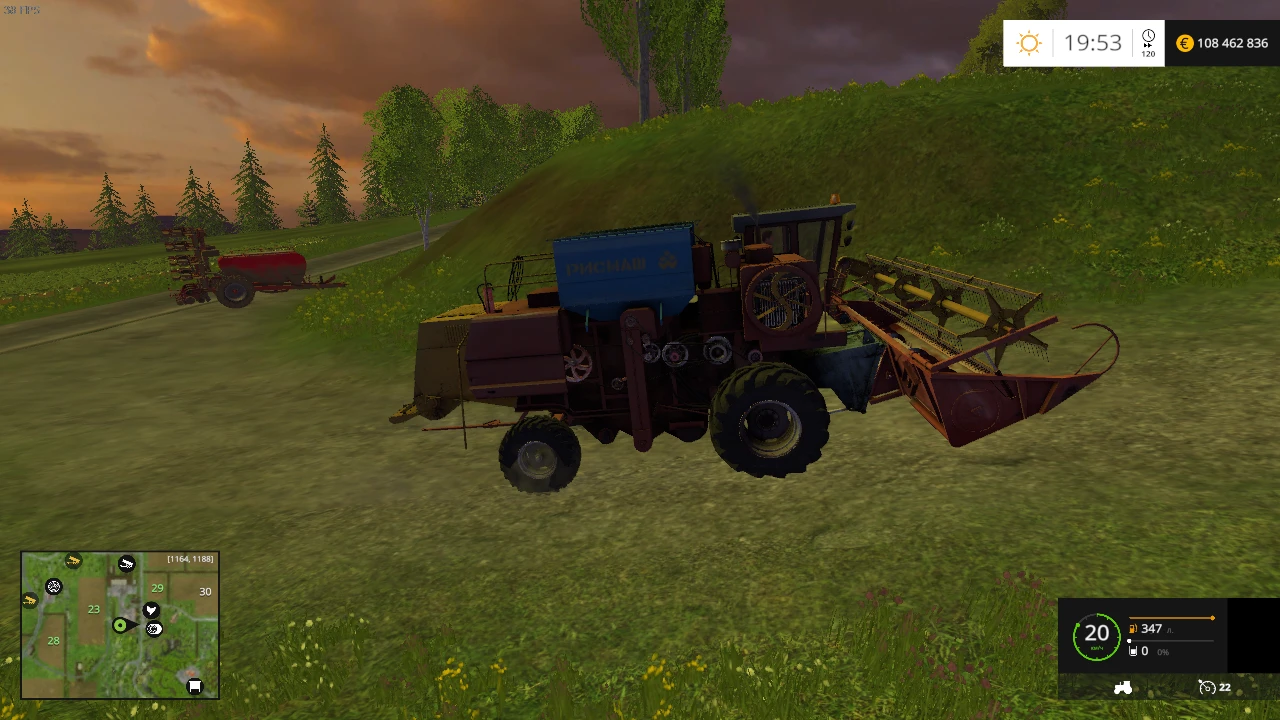Viewport: 1280px width, 720px height.
Task: Click the orange fuel level bar
Action: click(x=1170, y=617)
